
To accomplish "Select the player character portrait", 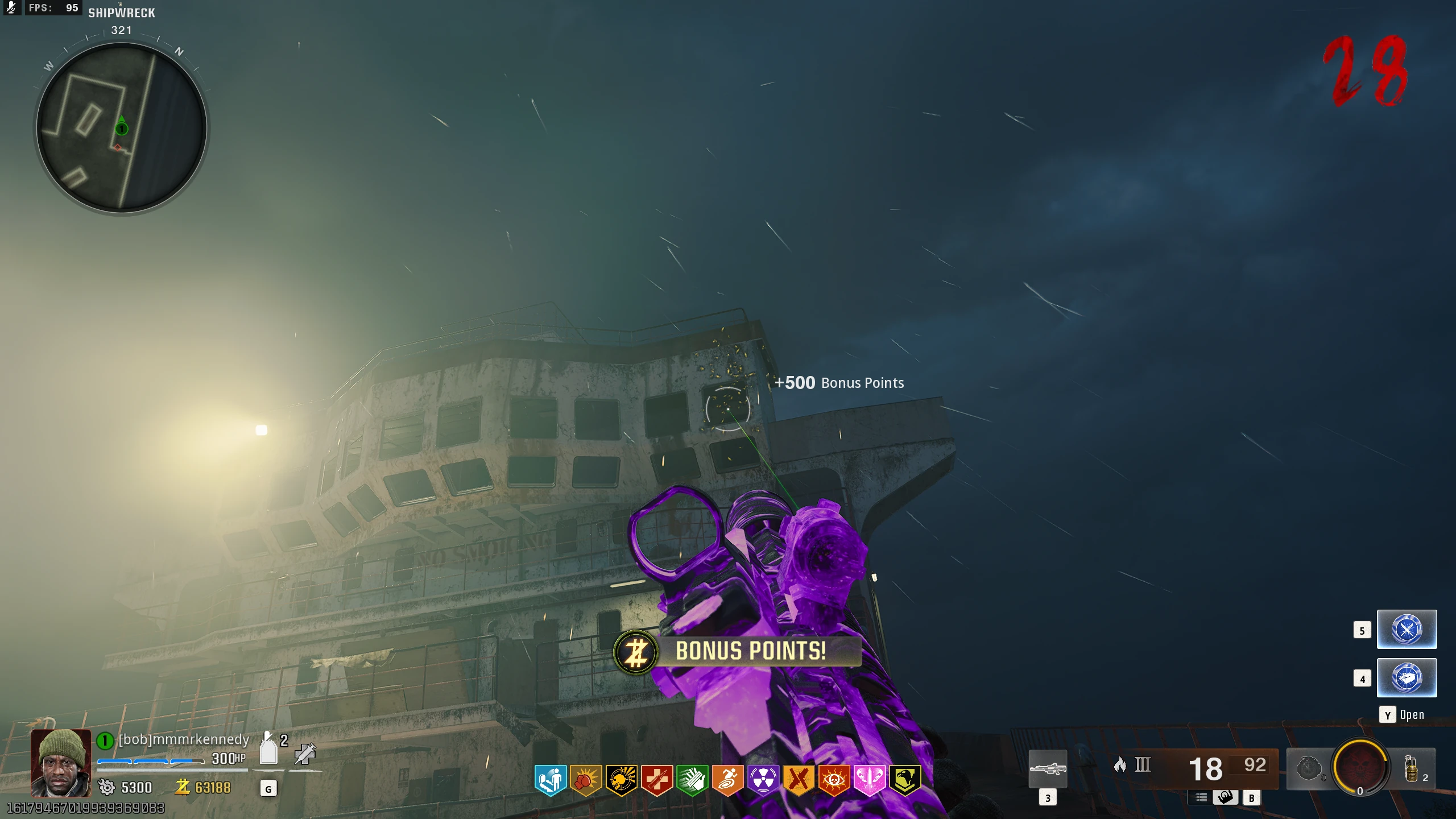I will [x=61, y=762].
